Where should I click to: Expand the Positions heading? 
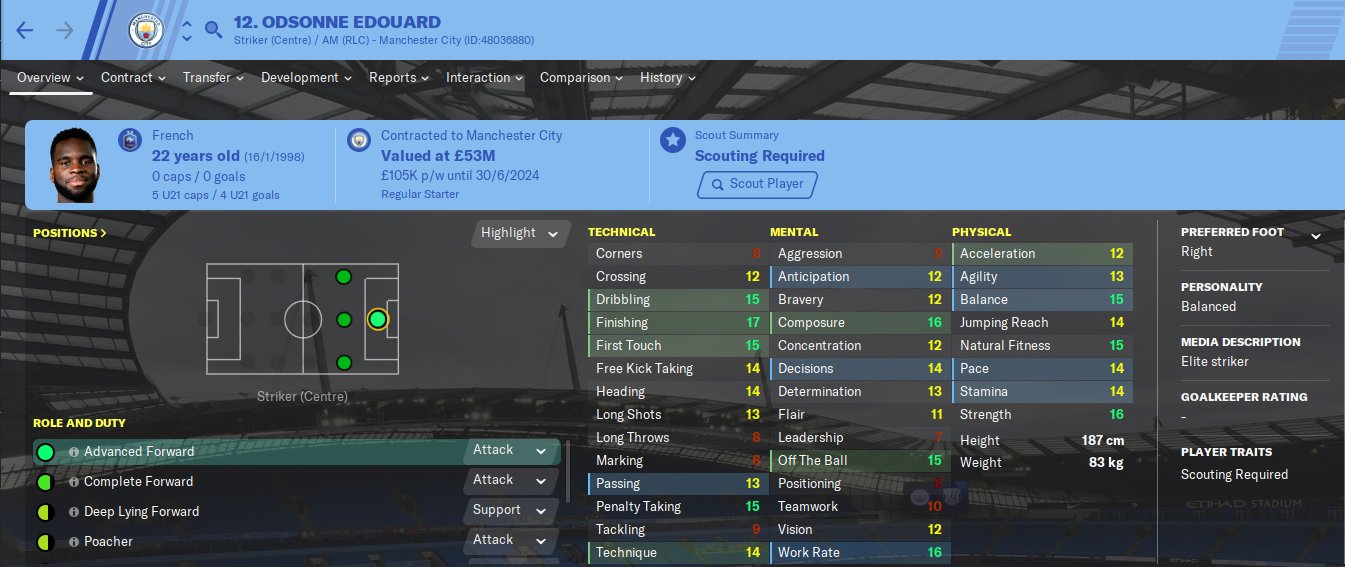[x=70, y=233]
